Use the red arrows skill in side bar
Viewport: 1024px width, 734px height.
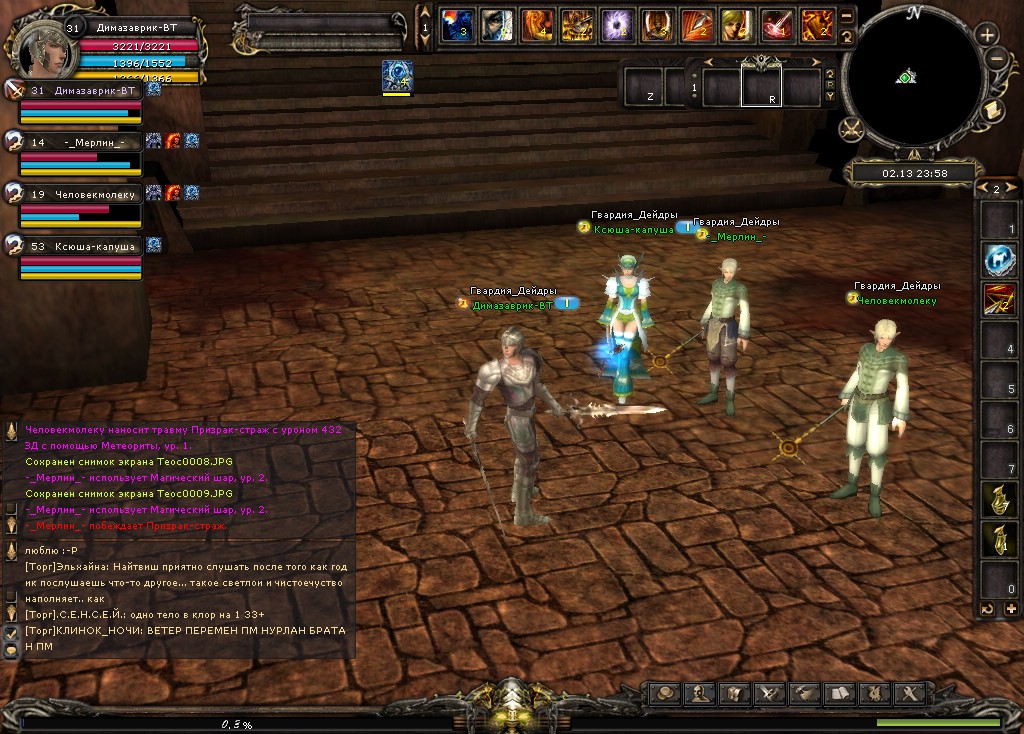coord(997,299)
